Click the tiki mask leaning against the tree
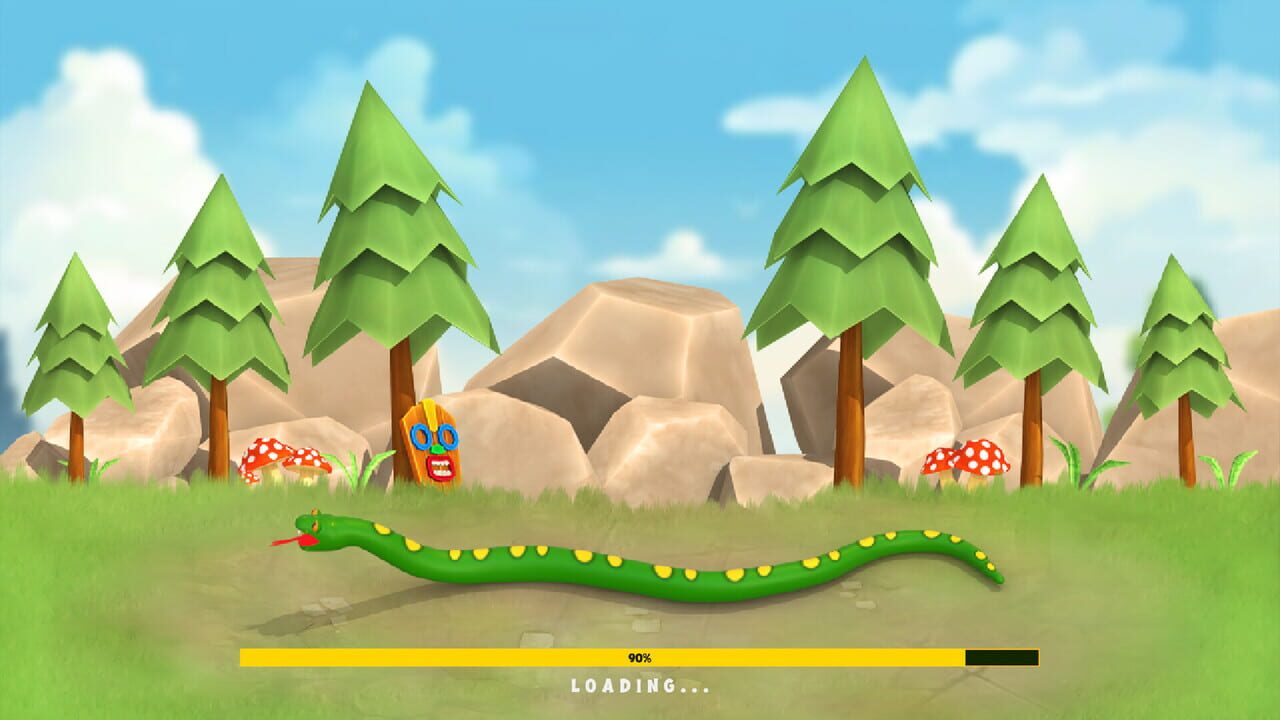This screenshot has height=720, width=1280. tap(432, 445)
